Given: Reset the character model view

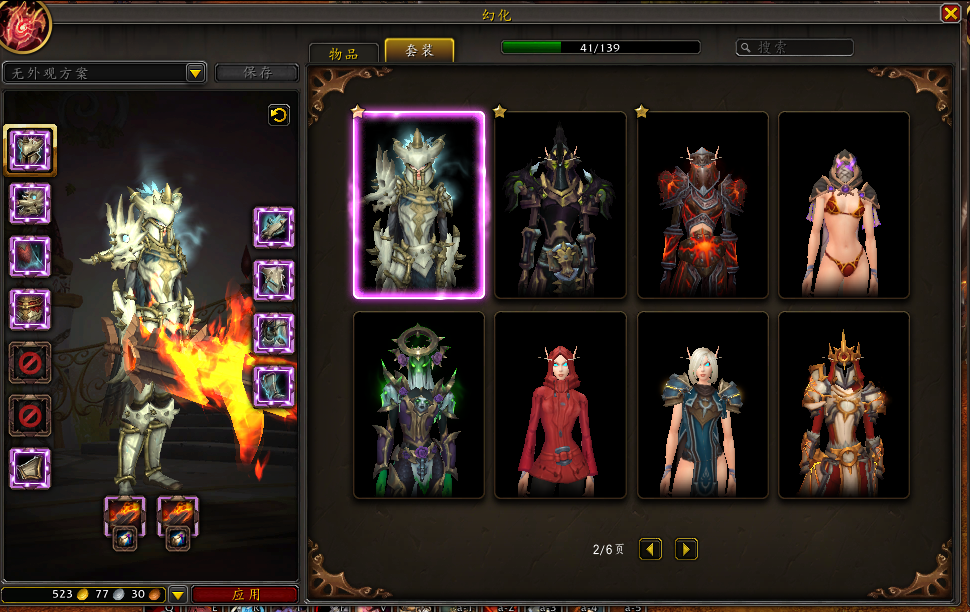Looking at the screenshot, I should click(x=279, y=115).
